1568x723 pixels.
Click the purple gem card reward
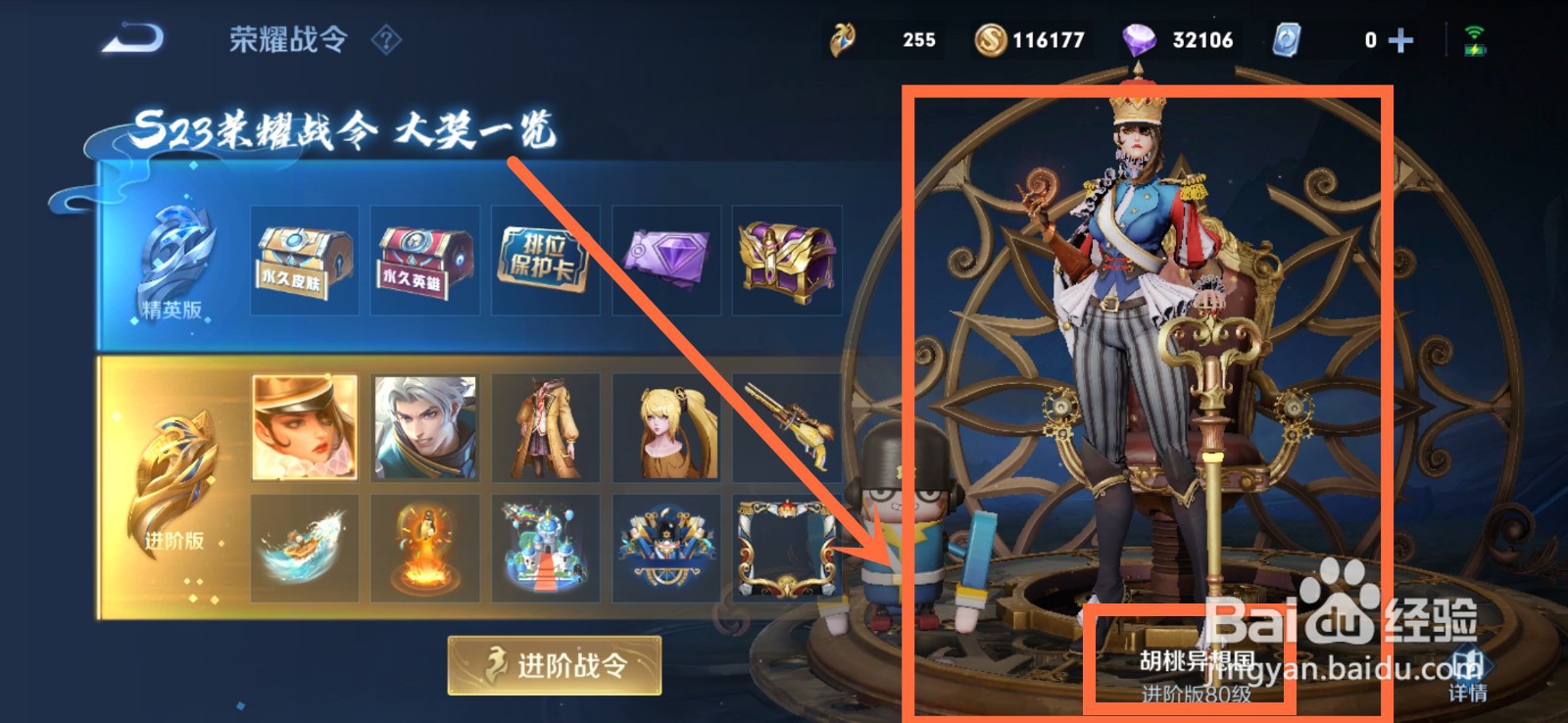[667, 257]
